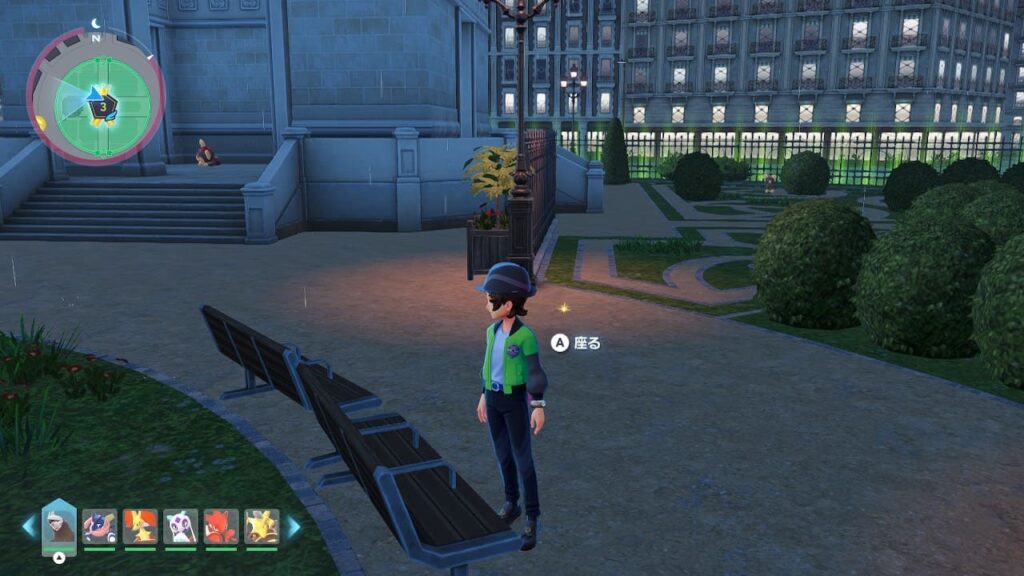The height and width of the screenshot is (576, 1024).
Task: Pick the white Meowstic party slot
Action: click(181, 526)
